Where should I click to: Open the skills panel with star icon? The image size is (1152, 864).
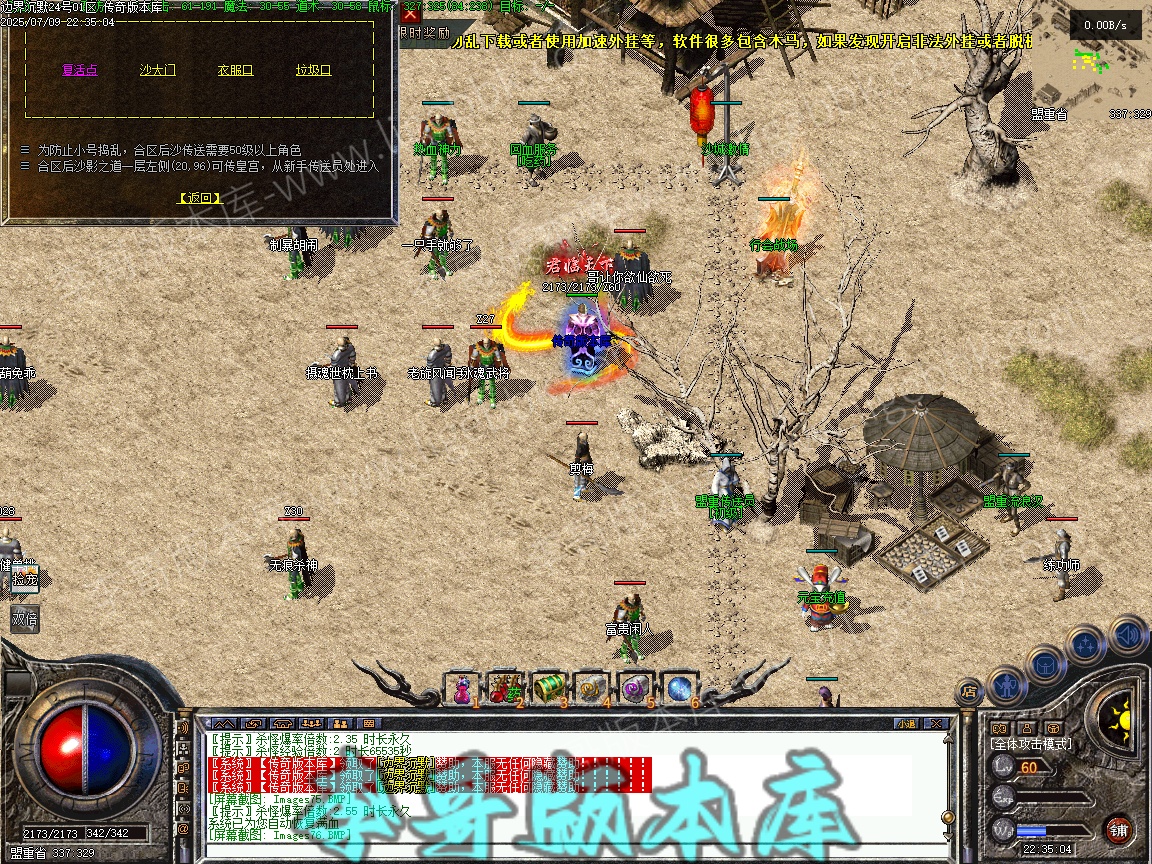coord(1085,644)
